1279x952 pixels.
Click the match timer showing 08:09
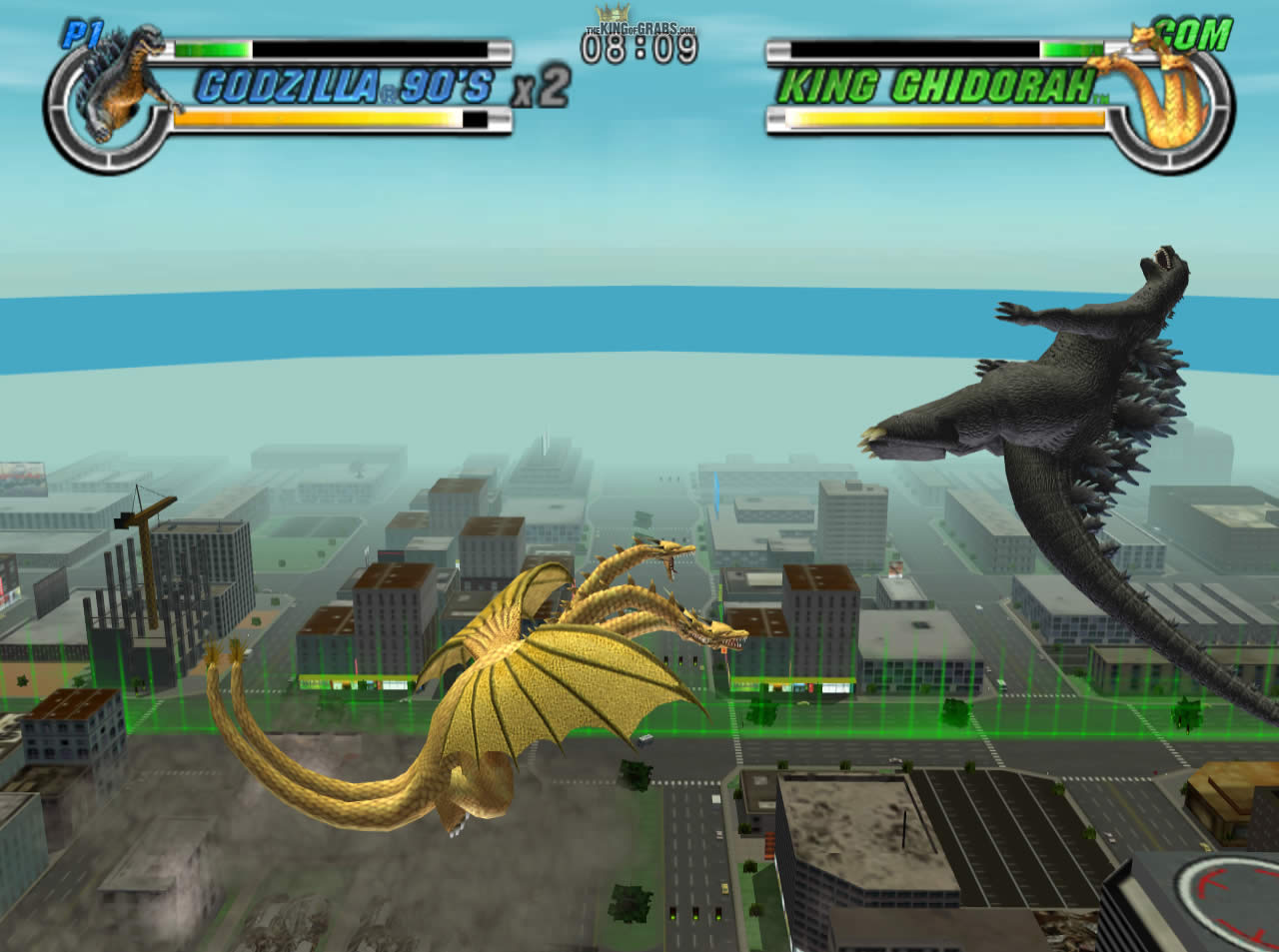639,50
